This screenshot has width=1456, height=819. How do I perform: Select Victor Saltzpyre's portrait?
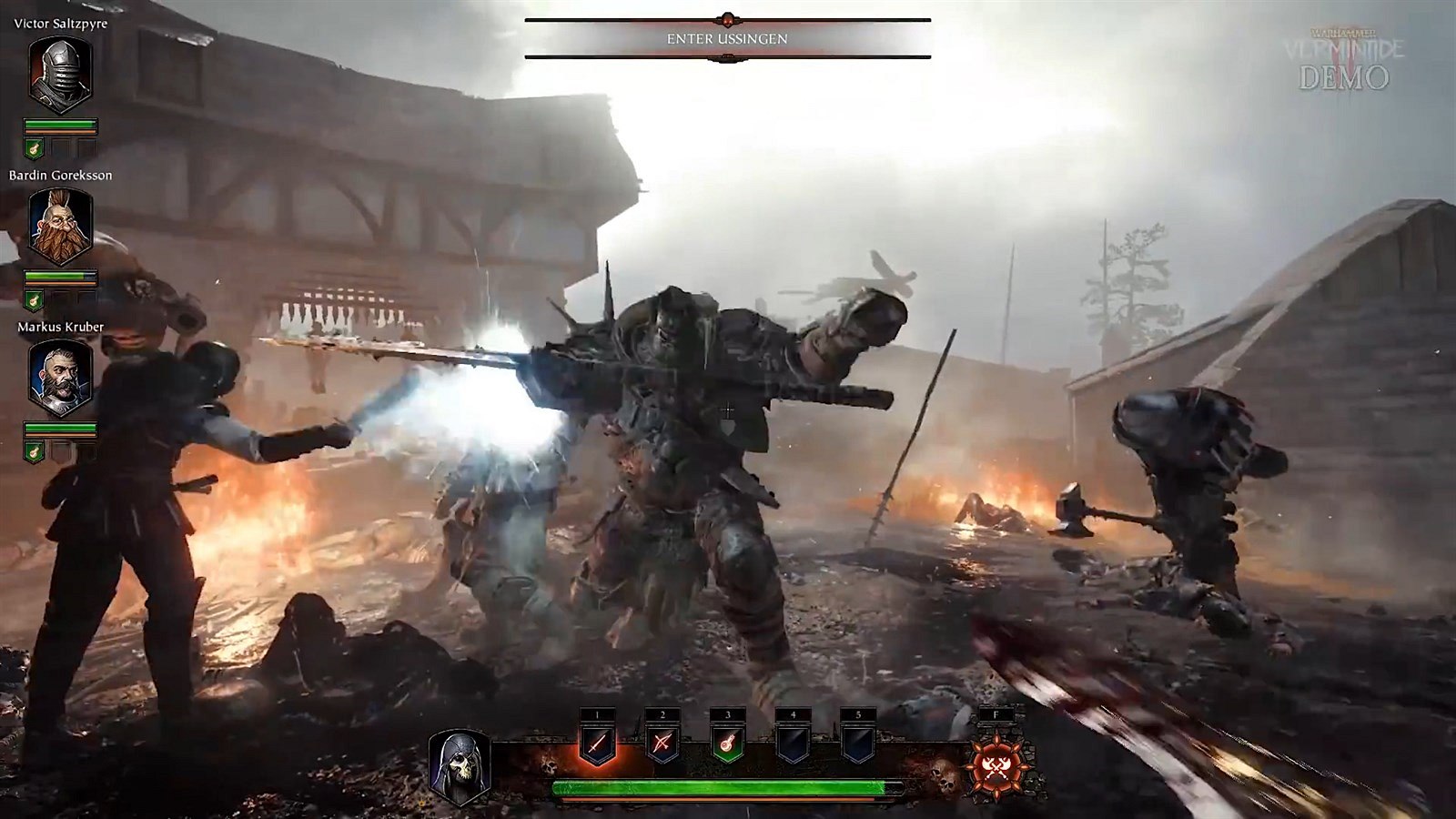60,76
